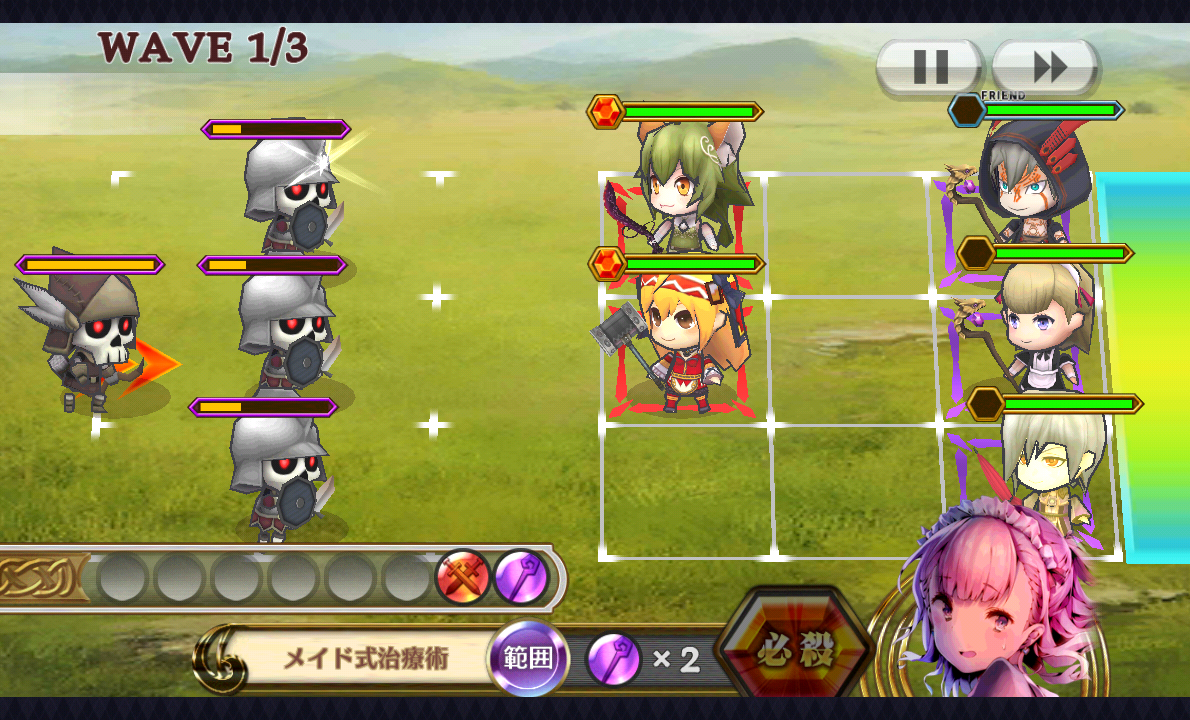Select the green-haired scythe unit on the grid
Image resolution: width=1190 pixels, height=720 pixels.
(685, 195)
